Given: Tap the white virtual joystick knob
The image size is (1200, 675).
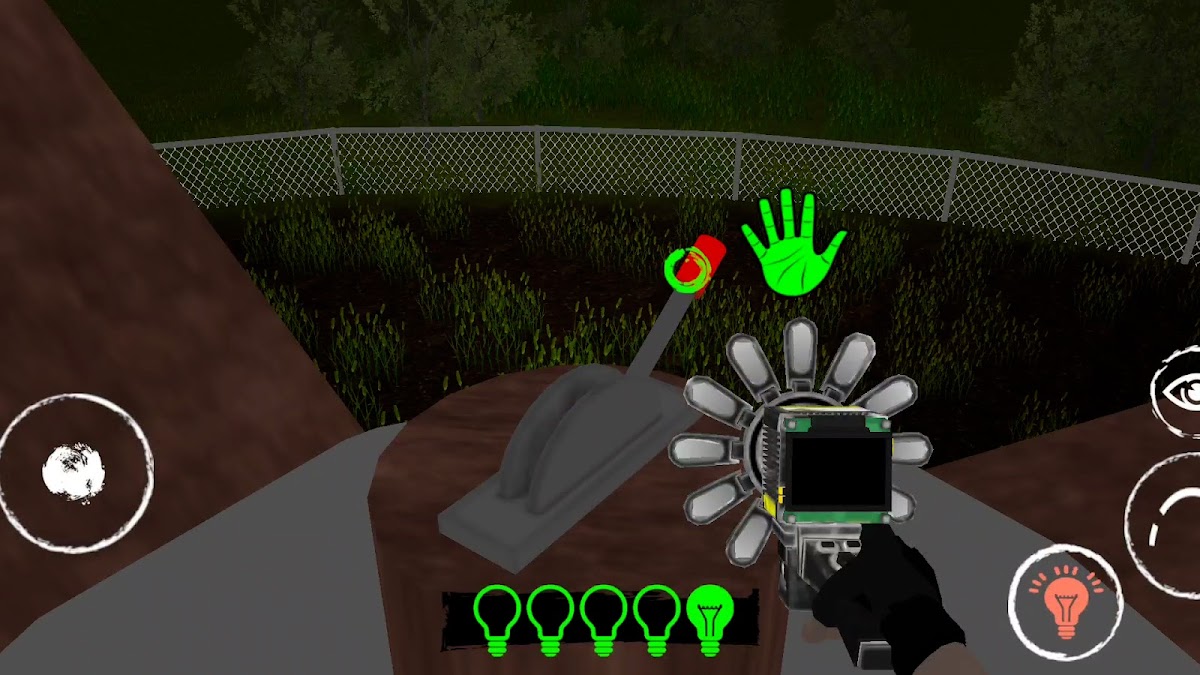Looking at the screenshot, I should pyautogui.click(x=74, y=472).
